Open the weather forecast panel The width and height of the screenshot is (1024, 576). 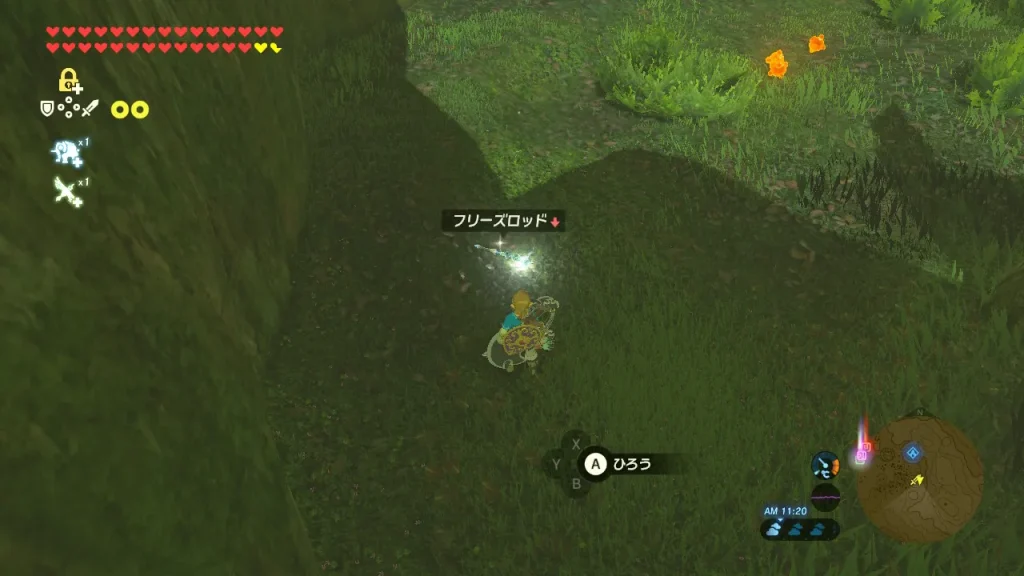coord(800,529)
